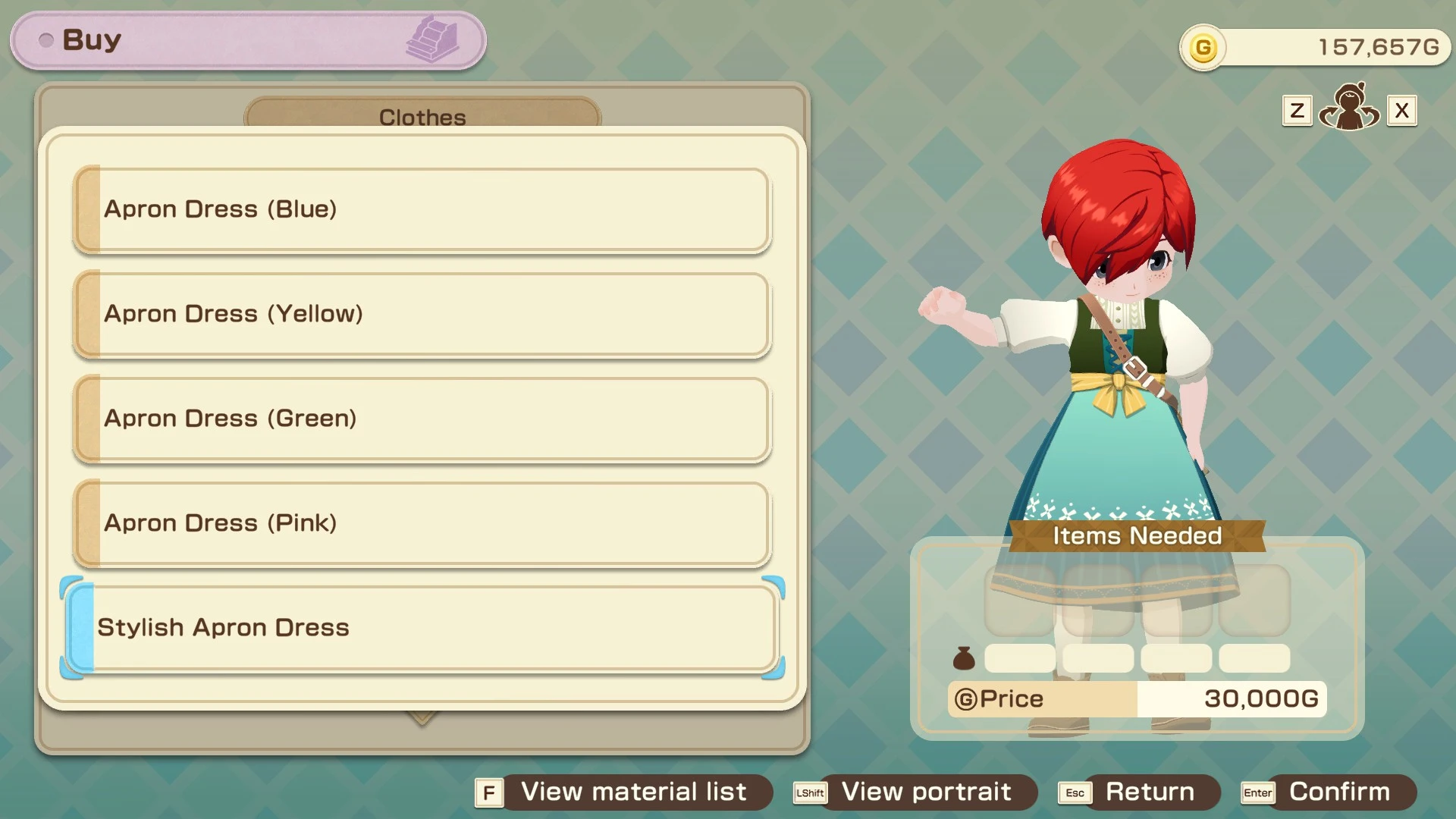Choose the Apron Dress (Yellow) entry
The width and height of the screenshot is (1456, 819).
[422, 314]
